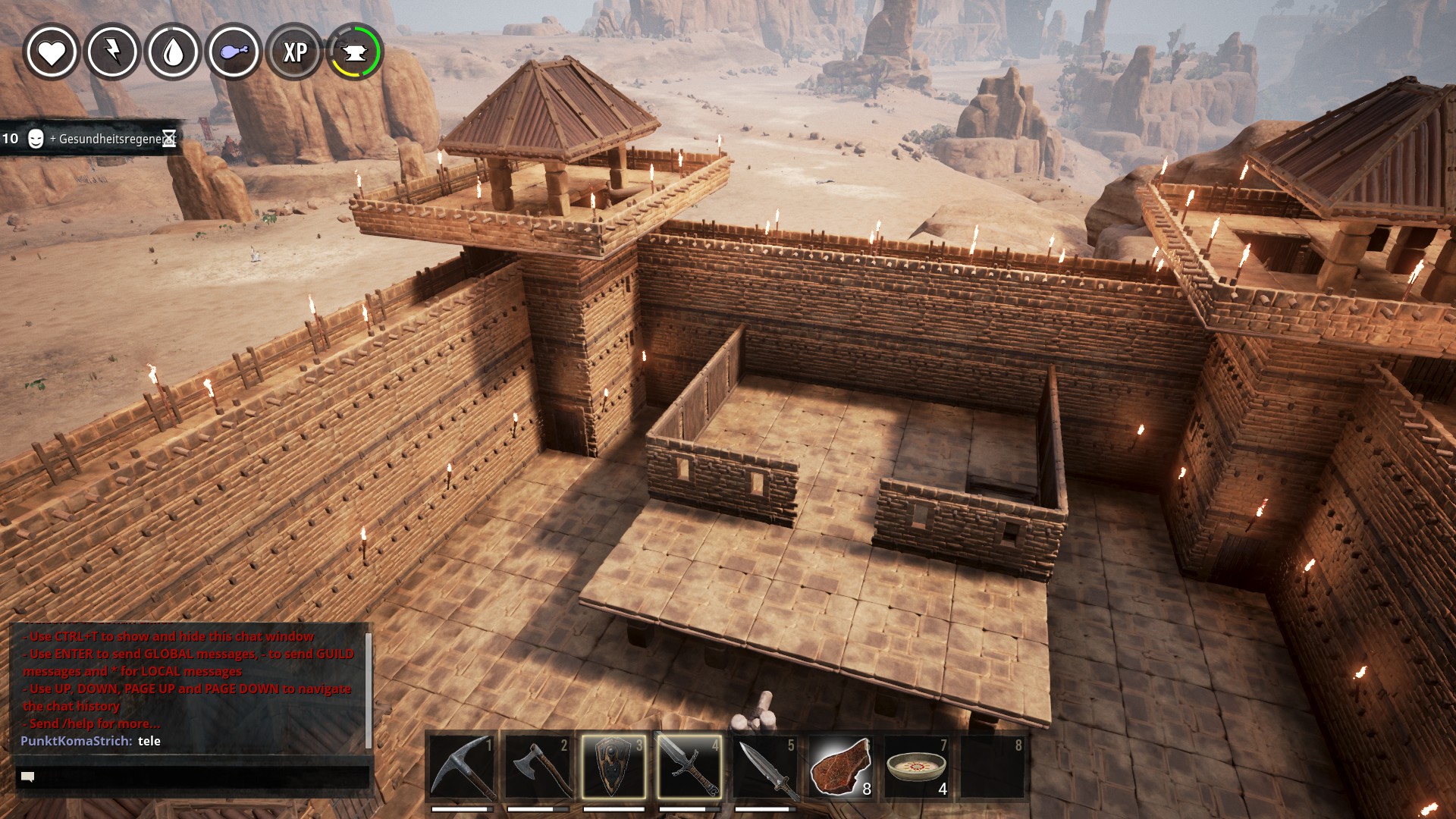Viewport: 1456px width, 819px height.
Task: Click the meat drumstick hunger icon
Action: (x=234, y=52)
